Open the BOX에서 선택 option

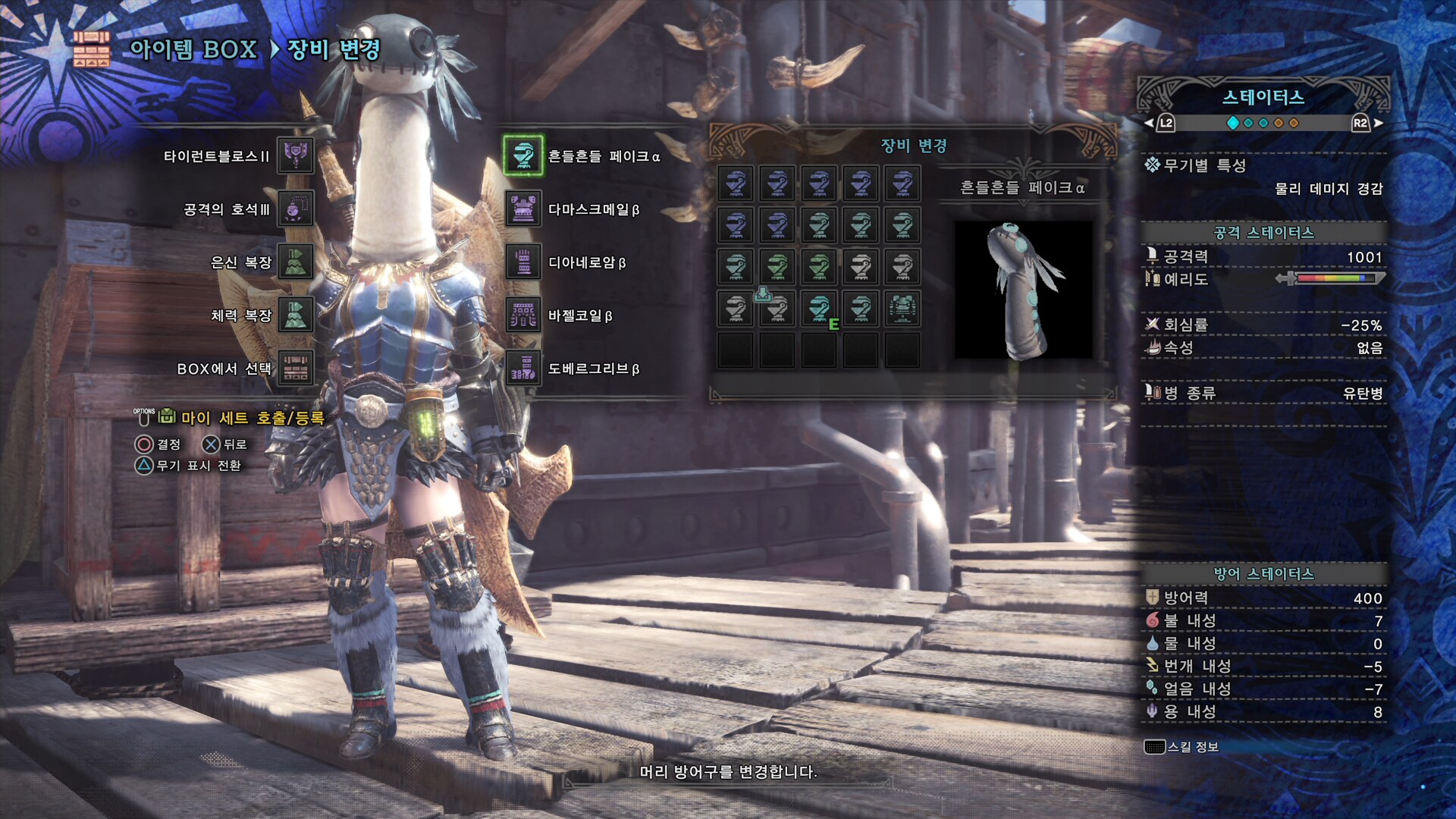tap(295, 369)
